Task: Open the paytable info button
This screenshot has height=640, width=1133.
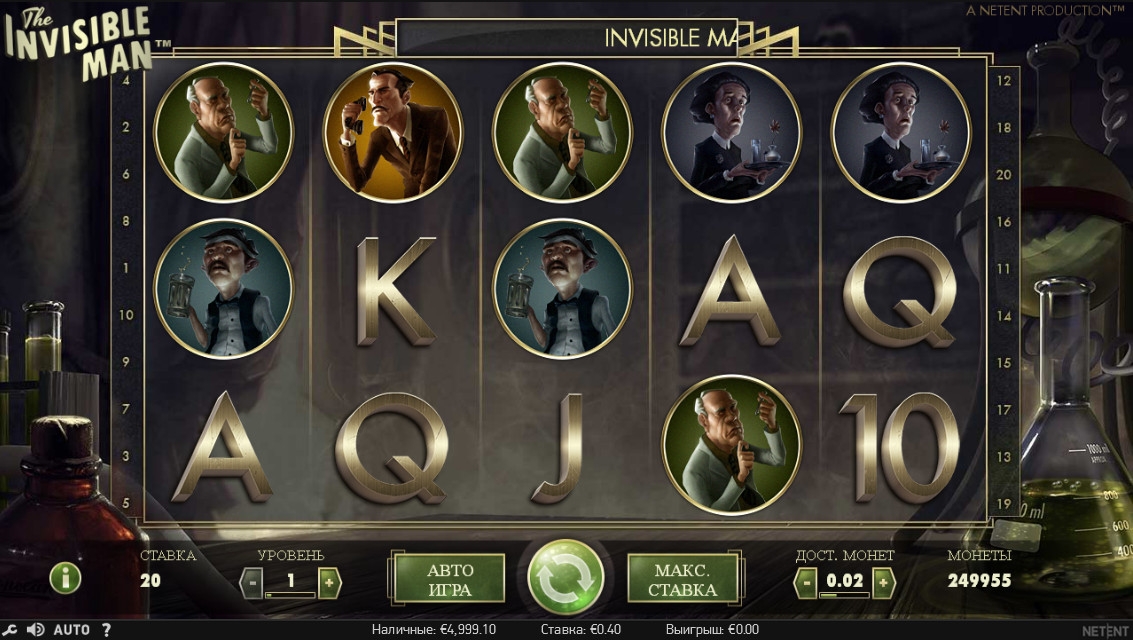Action: [x=65, y=577]
